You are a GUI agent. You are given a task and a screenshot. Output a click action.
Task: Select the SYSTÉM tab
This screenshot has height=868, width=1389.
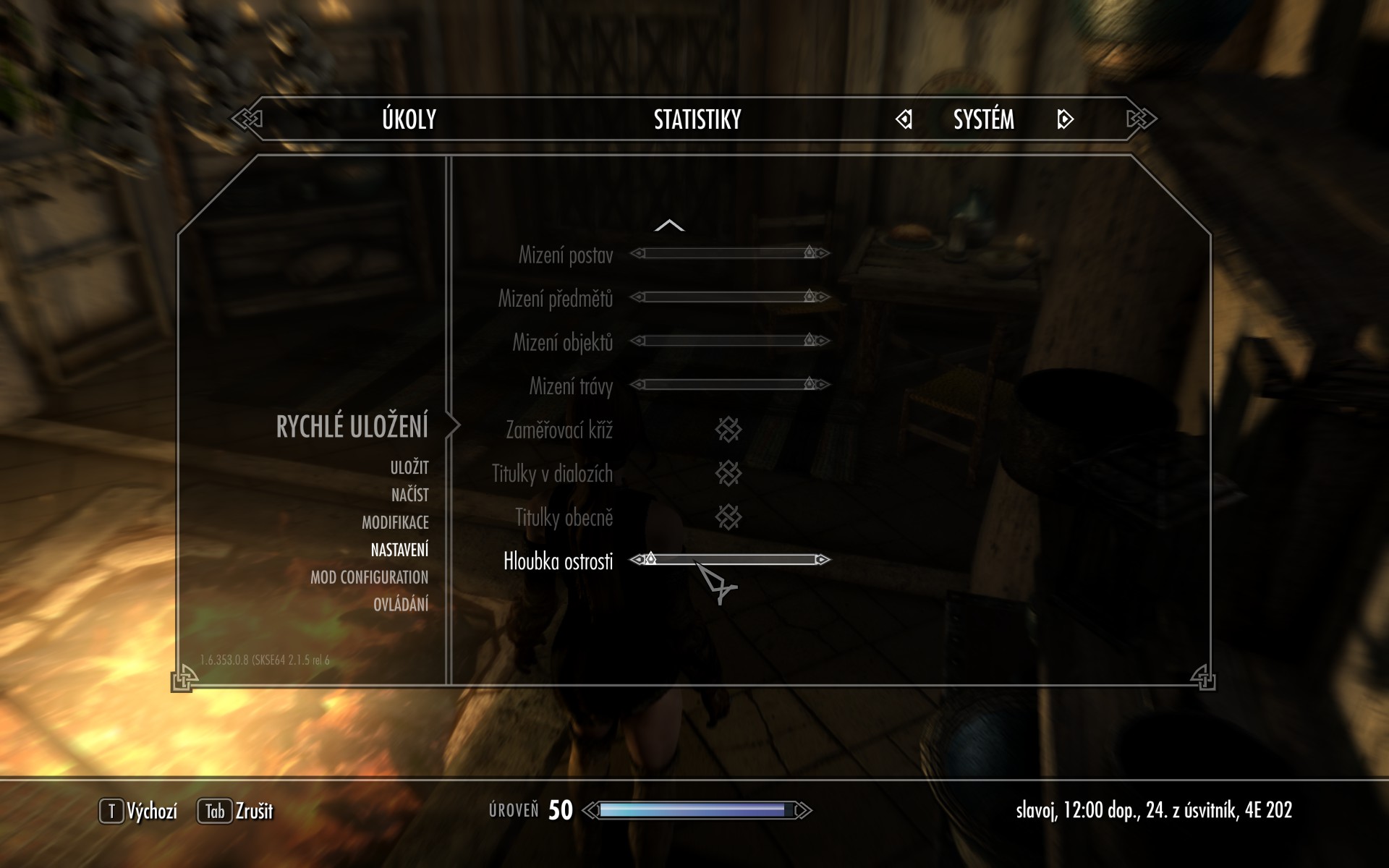click(983, 119)
